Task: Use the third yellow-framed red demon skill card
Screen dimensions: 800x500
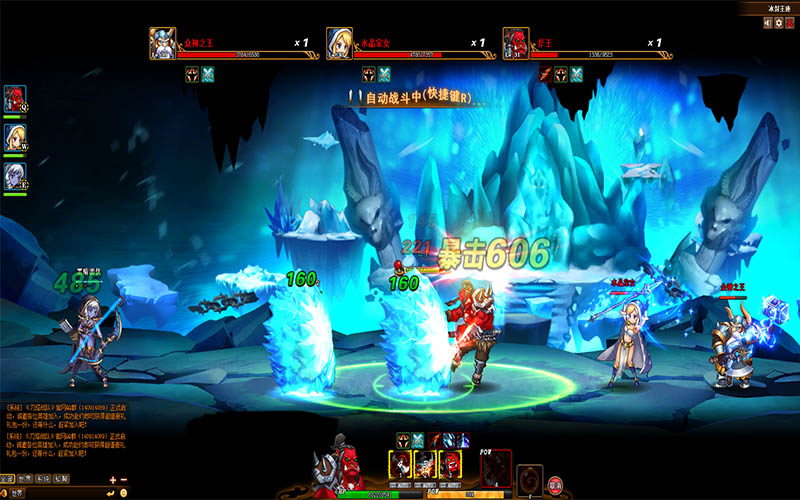Action: (453, 465)
